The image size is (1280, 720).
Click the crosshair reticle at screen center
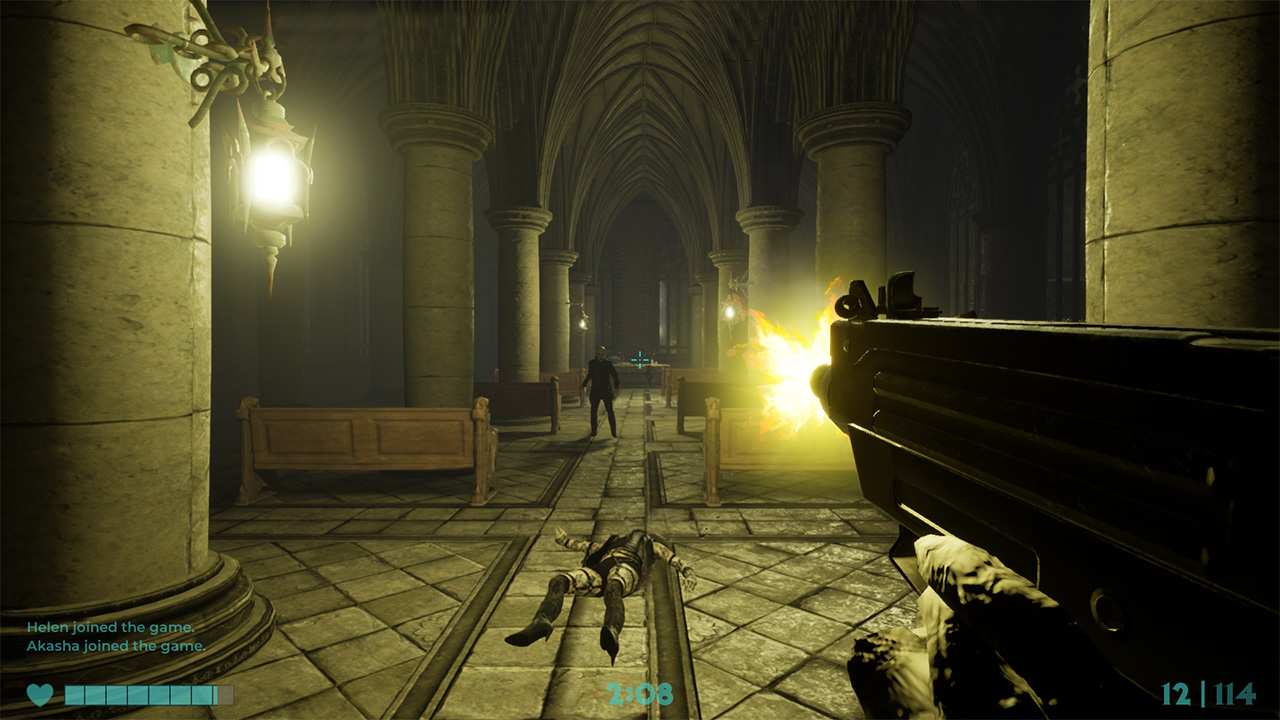(x=640, y=360)
